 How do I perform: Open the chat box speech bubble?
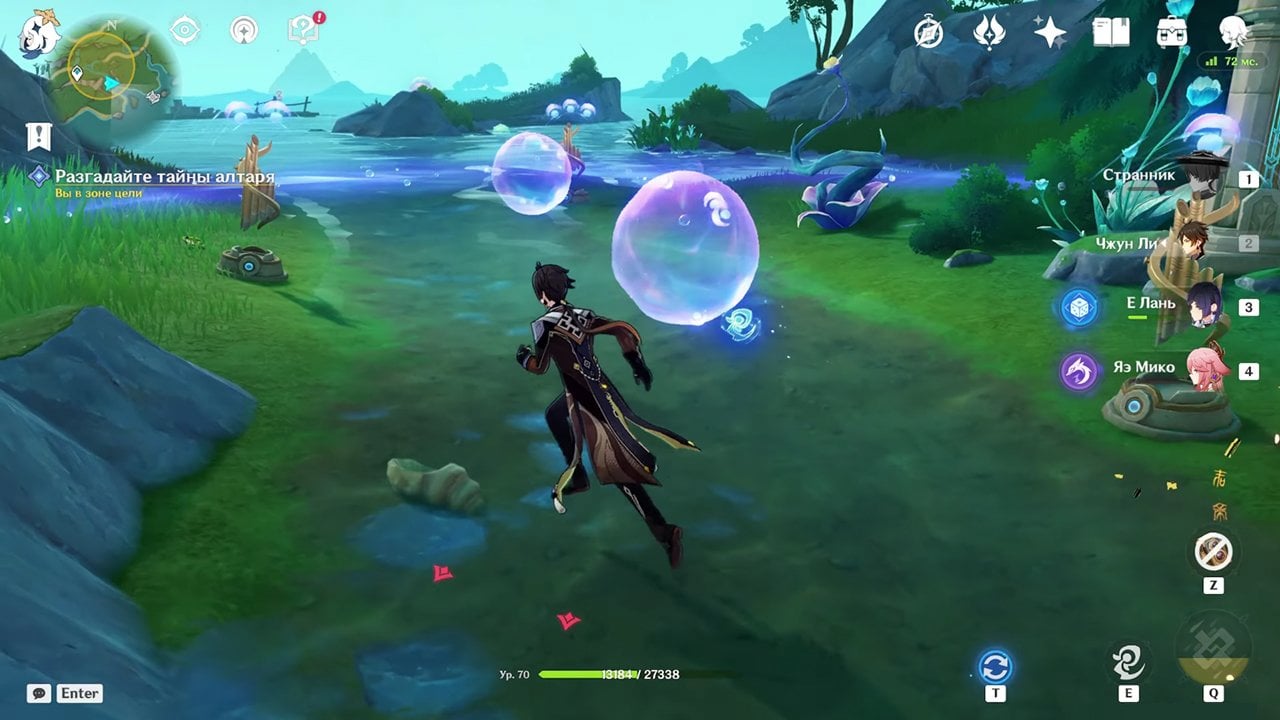[39, 693]
